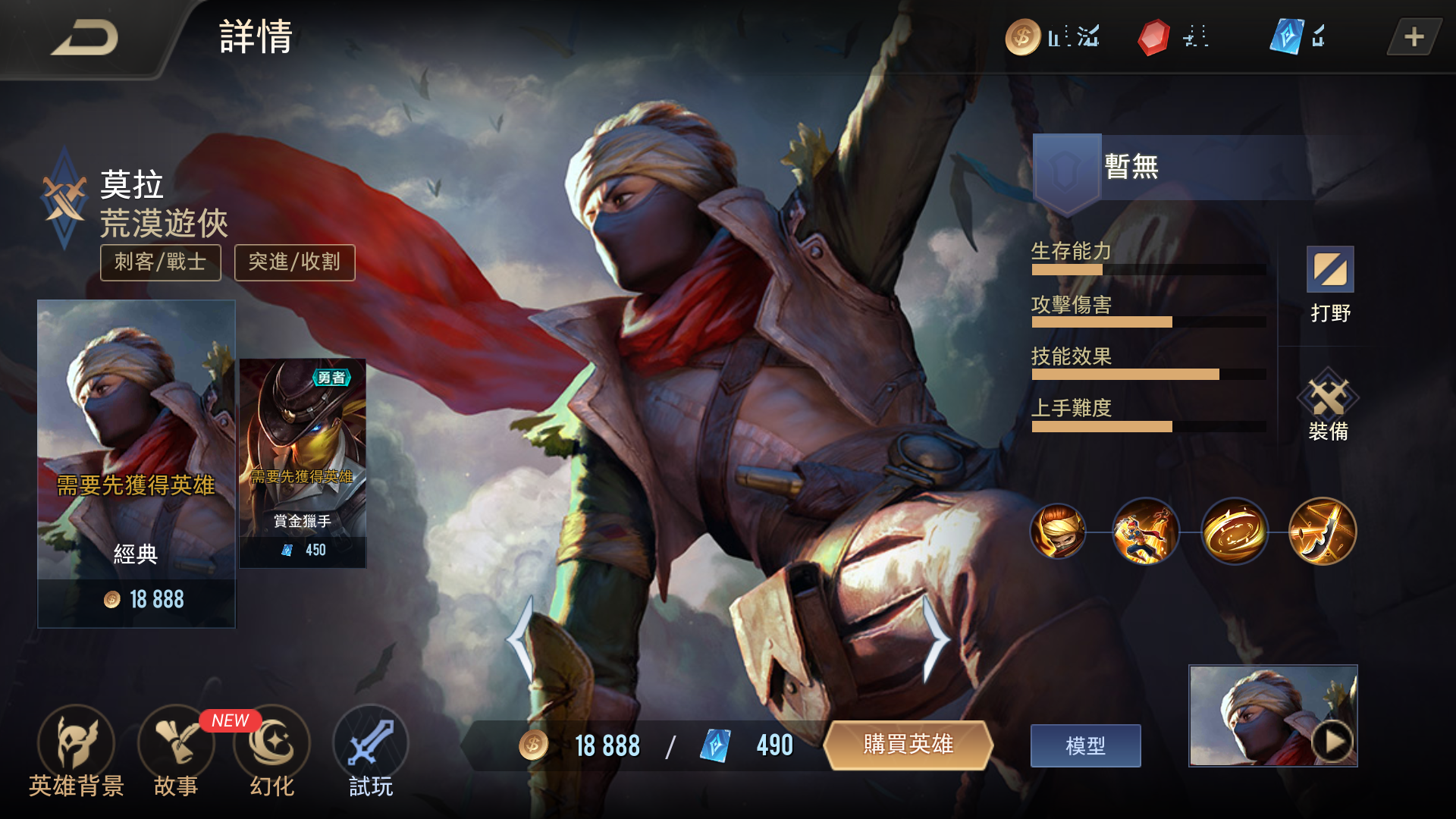Open the 故事 story section

pyautogui.click(x=176, y=751)
